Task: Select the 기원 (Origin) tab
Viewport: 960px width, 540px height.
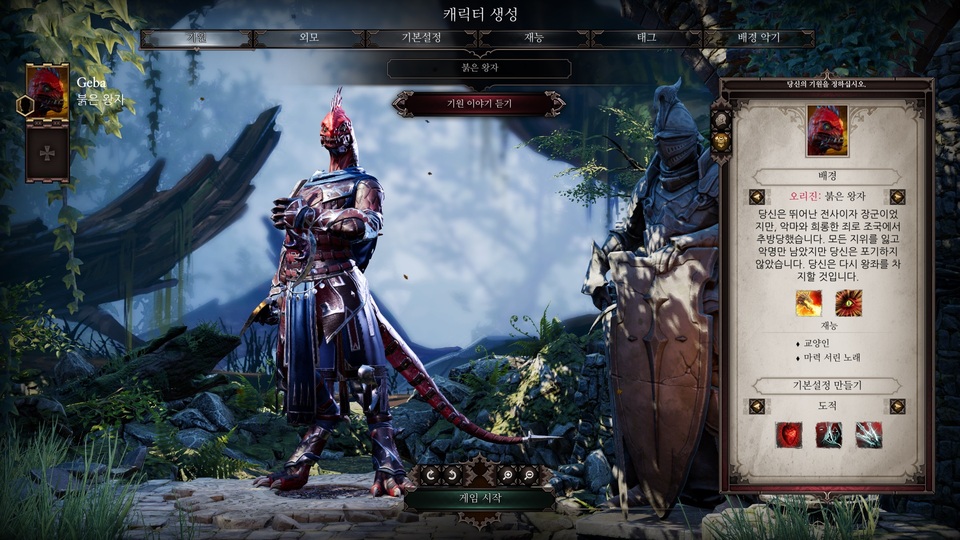Action: pyautogui.click(x=197, y=39)
